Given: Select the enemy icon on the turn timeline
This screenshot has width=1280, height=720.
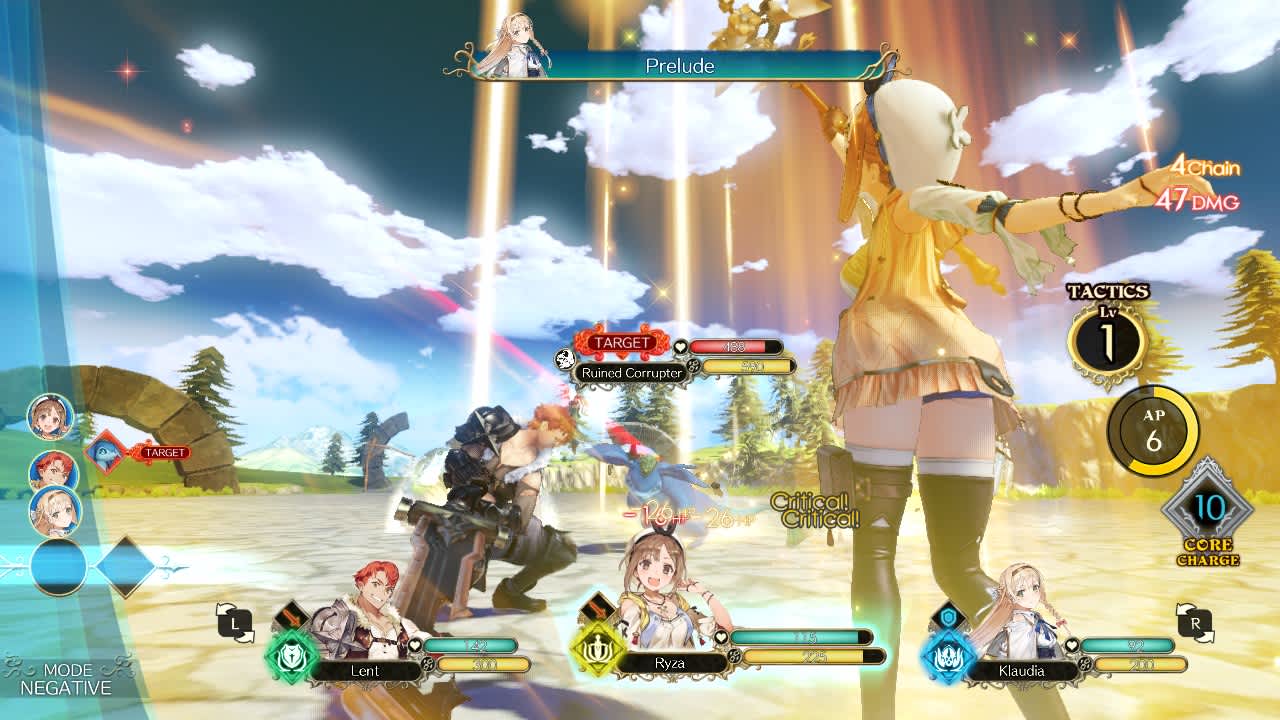Looking at the screenshot, I should (106, 452).
